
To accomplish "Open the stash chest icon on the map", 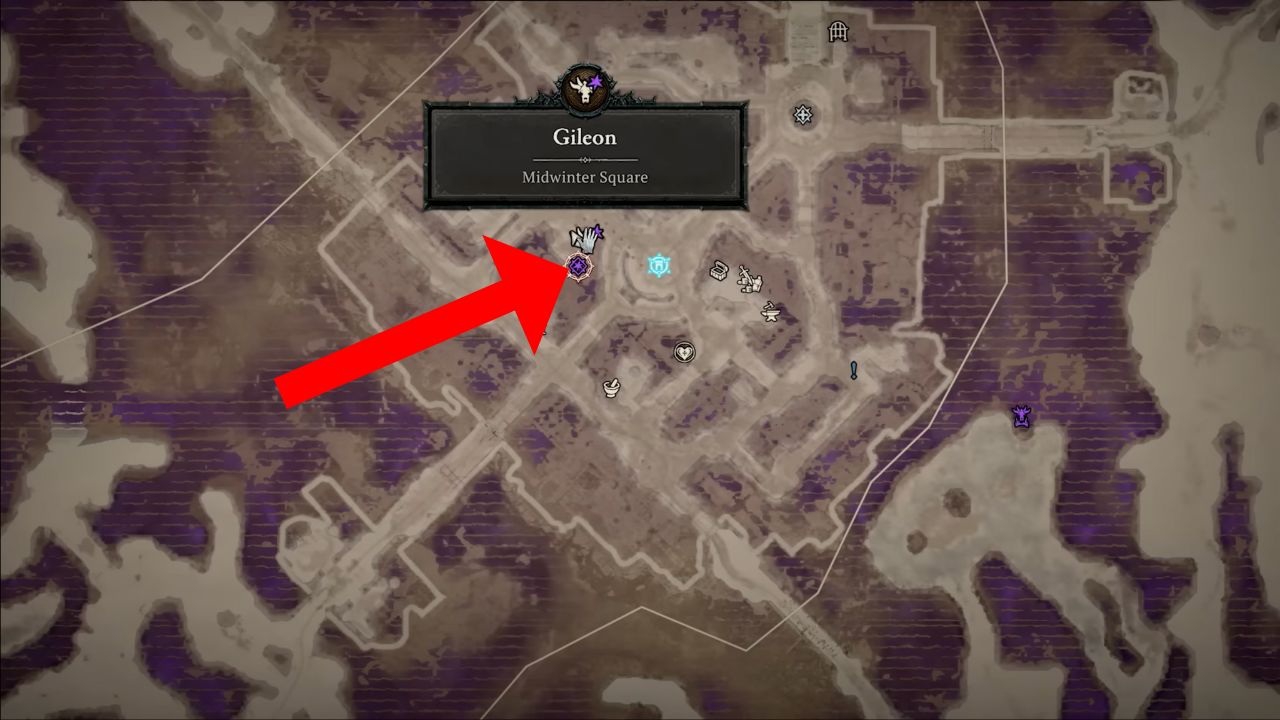I will click(718, 270).
